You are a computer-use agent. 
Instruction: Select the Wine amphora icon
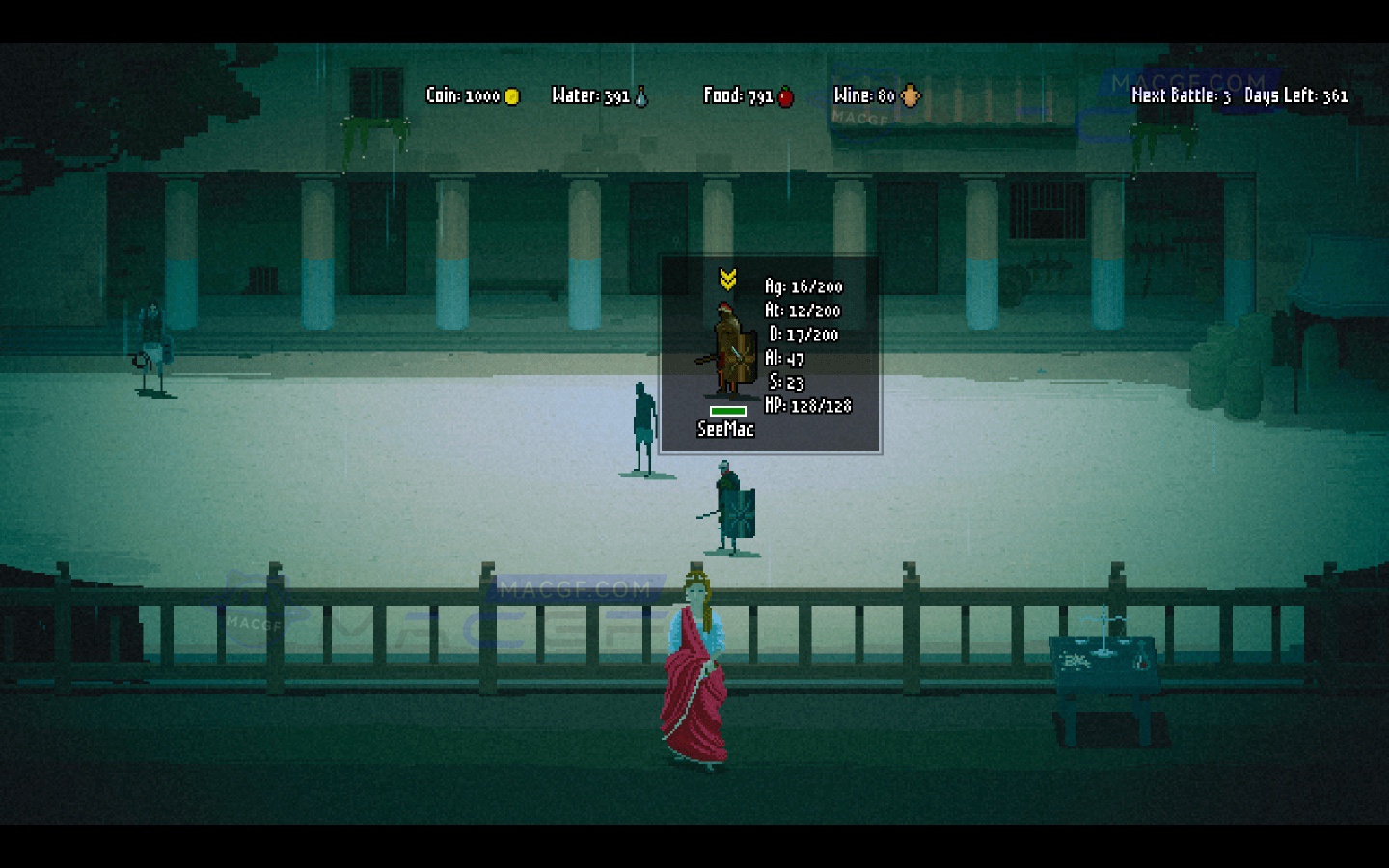tap(909, 95)
